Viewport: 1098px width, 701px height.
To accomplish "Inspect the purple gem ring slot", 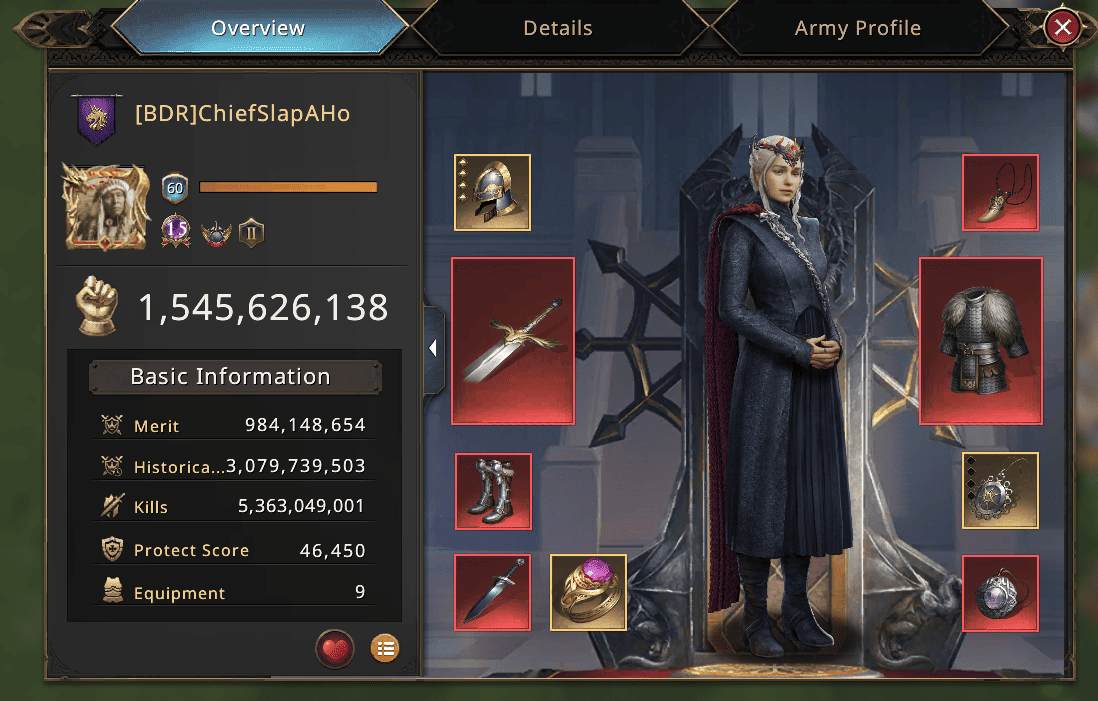I will click(589, 593).
